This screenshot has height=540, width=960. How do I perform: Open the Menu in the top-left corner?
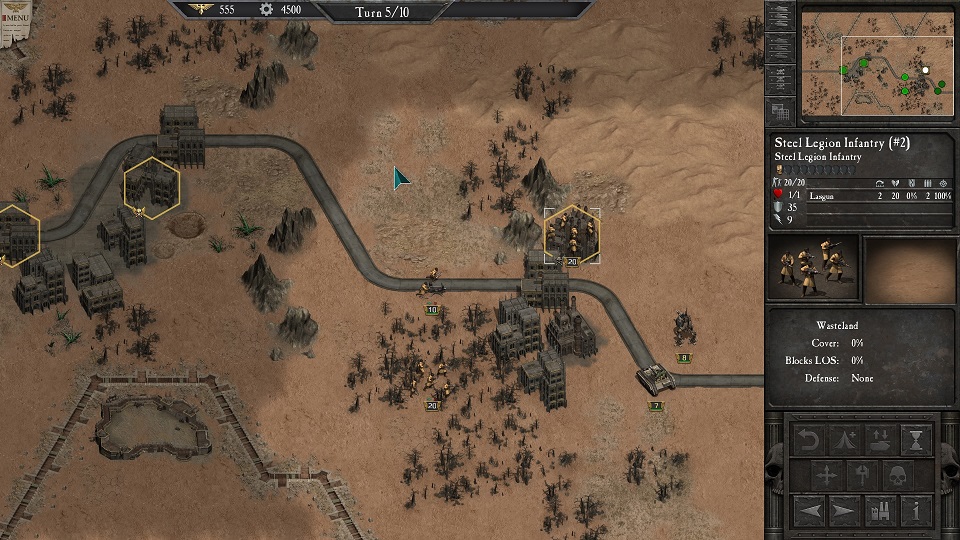pos(15,18)
